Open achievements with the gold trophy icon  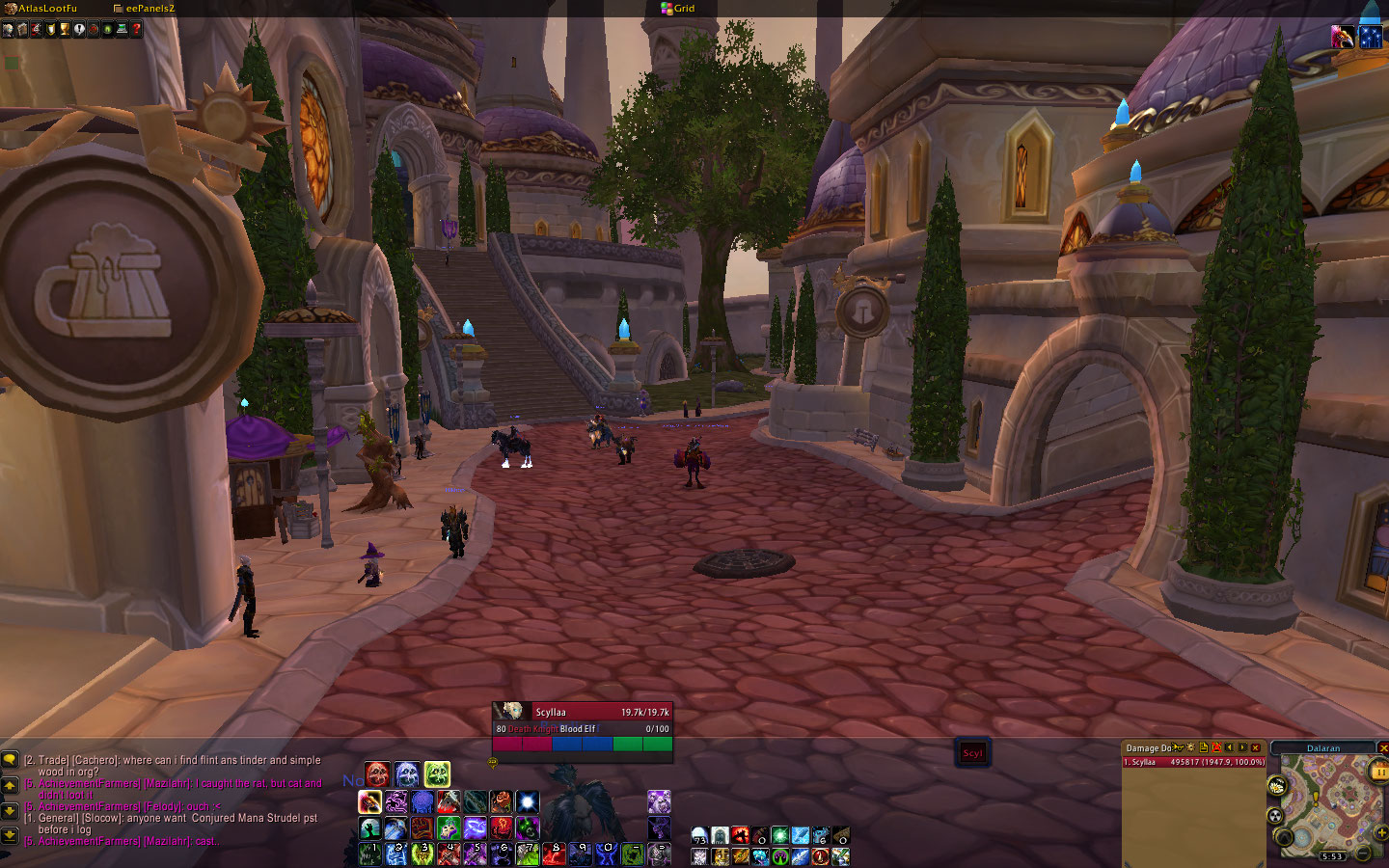coord(65,29)
